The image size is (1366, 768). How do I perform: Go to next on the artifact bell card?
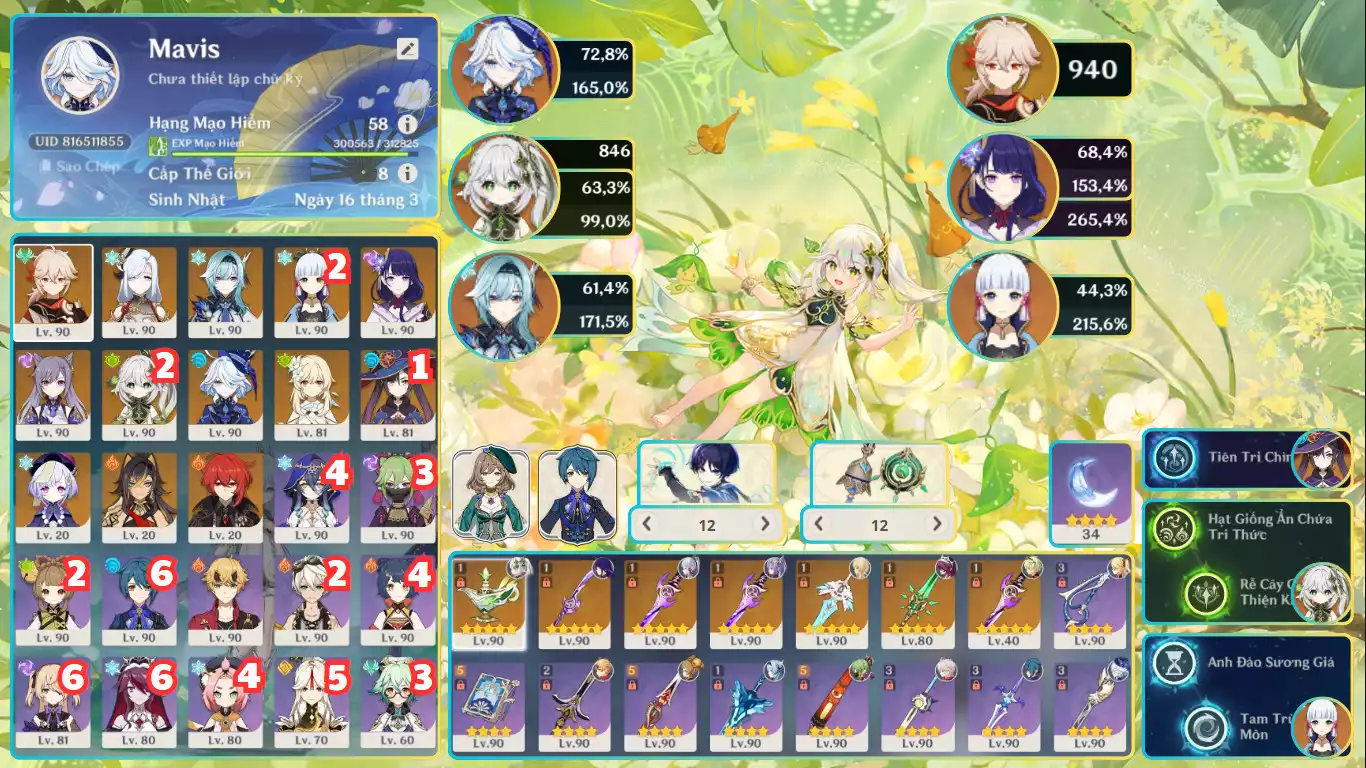coord(937,524)
